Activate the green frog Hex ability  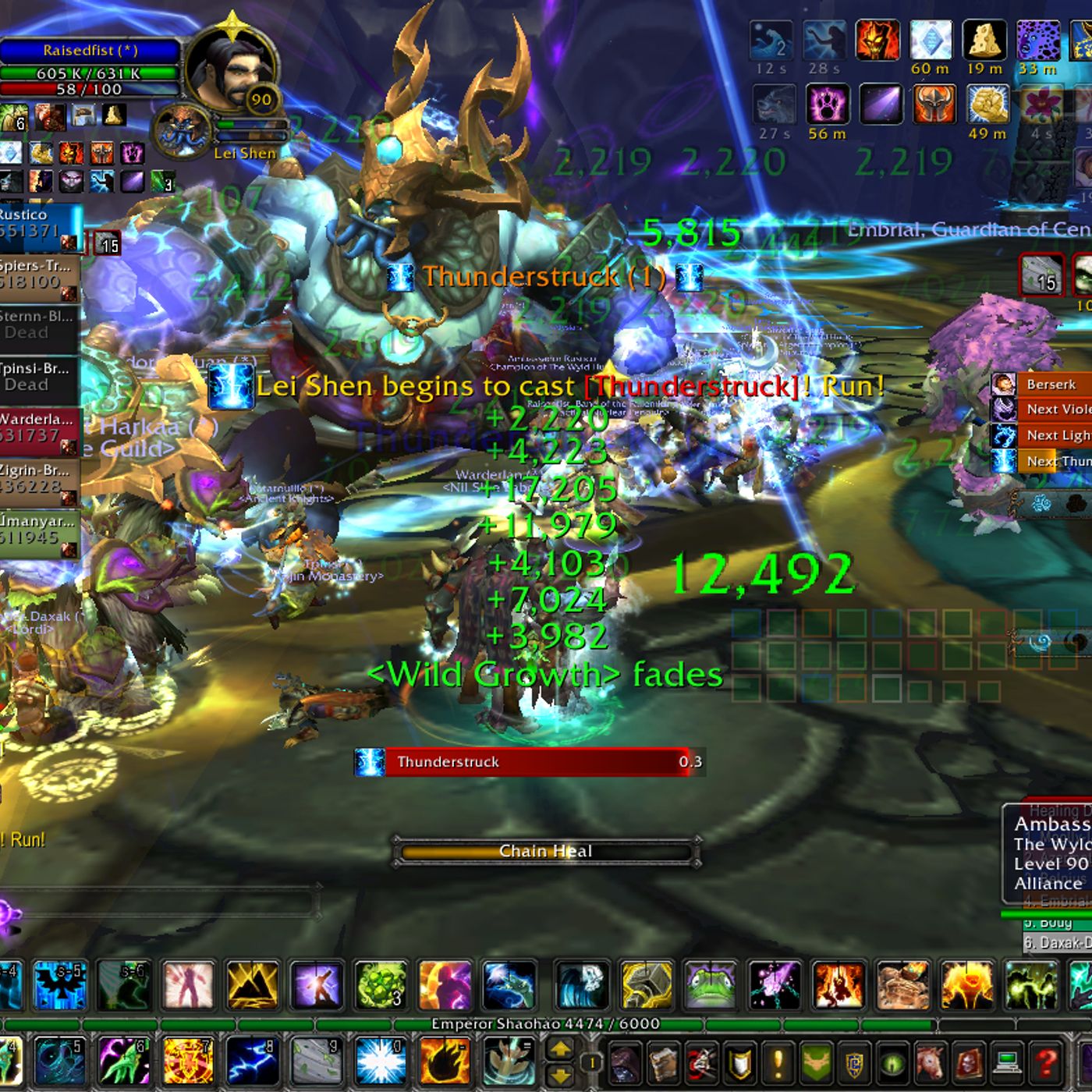click(711, 984)
